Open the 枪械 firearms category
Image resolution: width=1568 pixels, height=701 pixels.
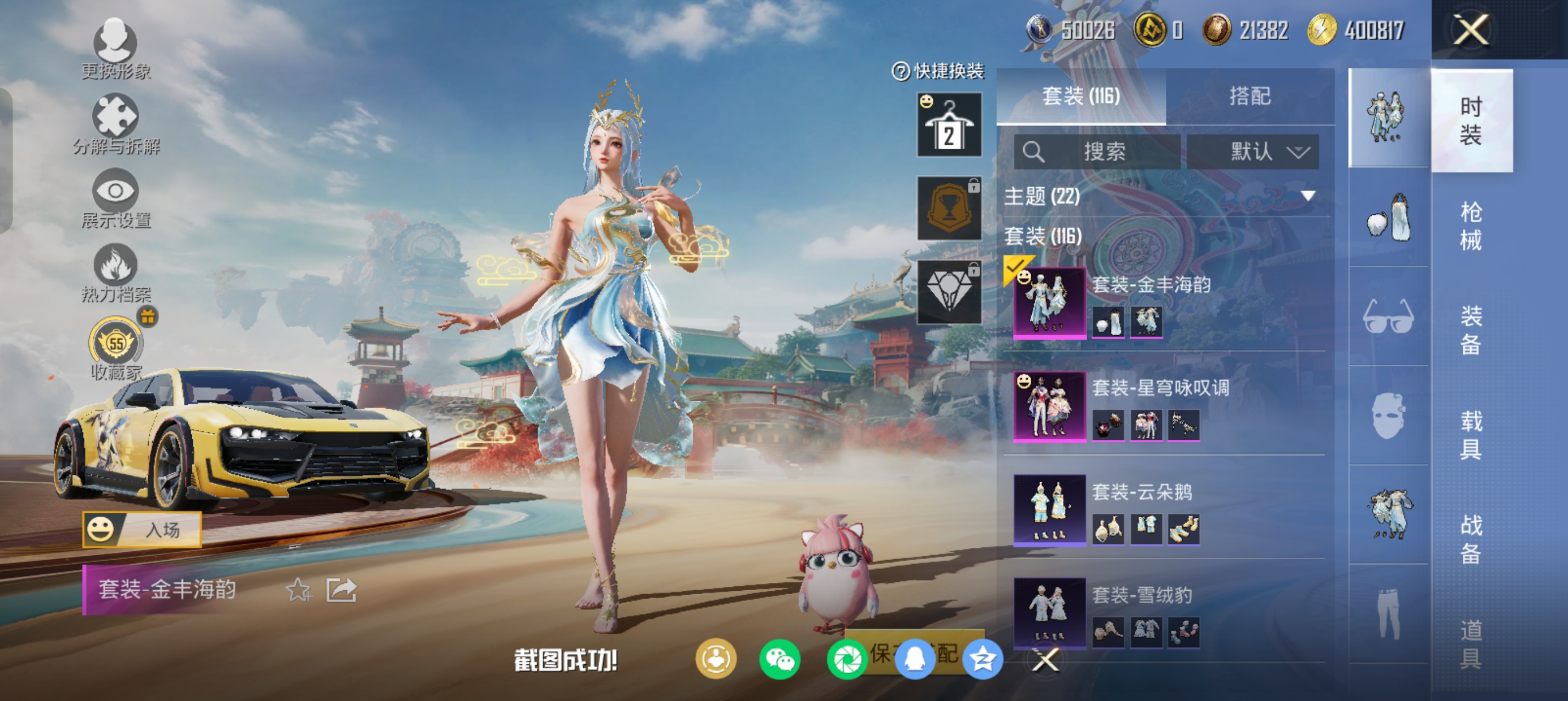[1471, 226]
